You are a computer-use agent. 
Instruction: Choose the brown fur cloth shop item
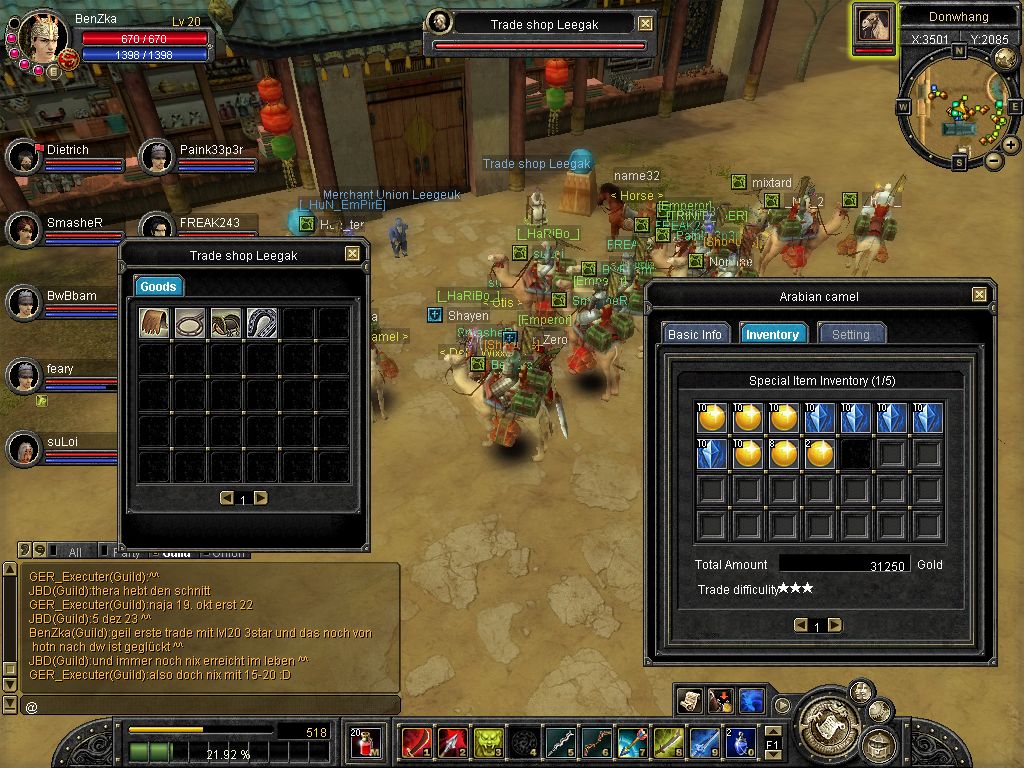coord(154,322)
